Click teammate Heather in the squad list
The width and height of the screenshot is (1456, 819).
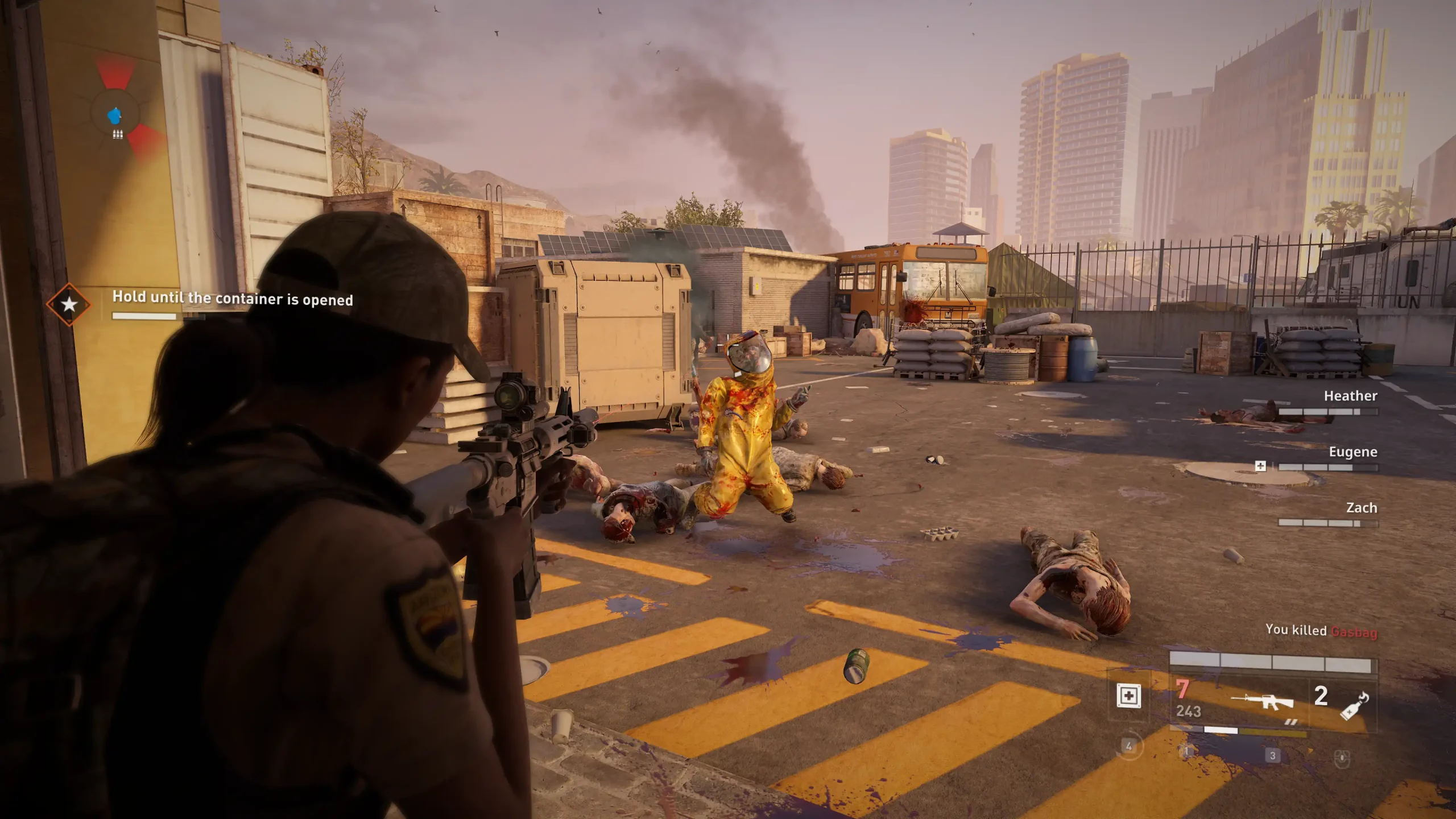tap(1350, 396)
